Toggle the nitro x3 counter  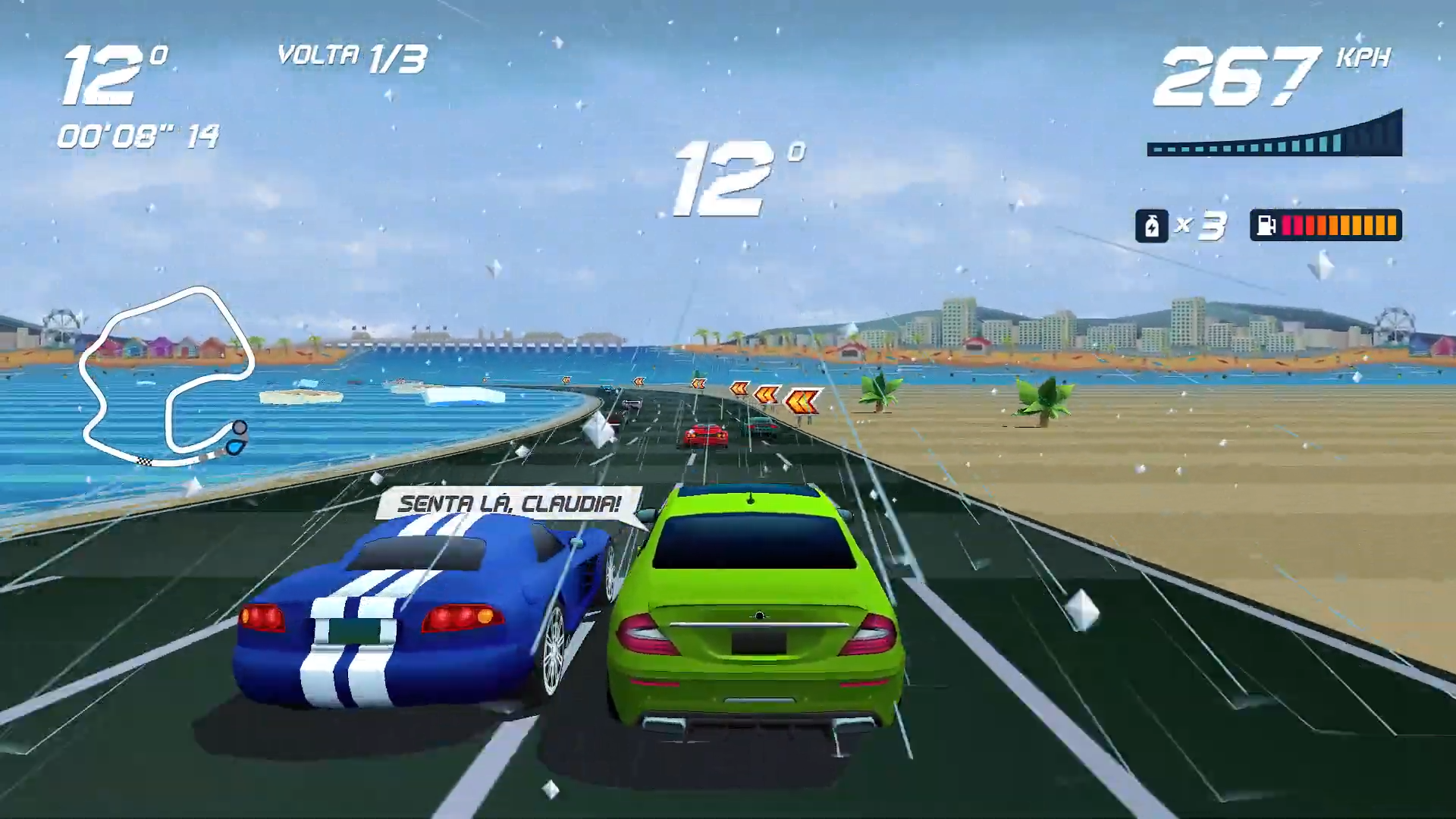click(1198, 225)
